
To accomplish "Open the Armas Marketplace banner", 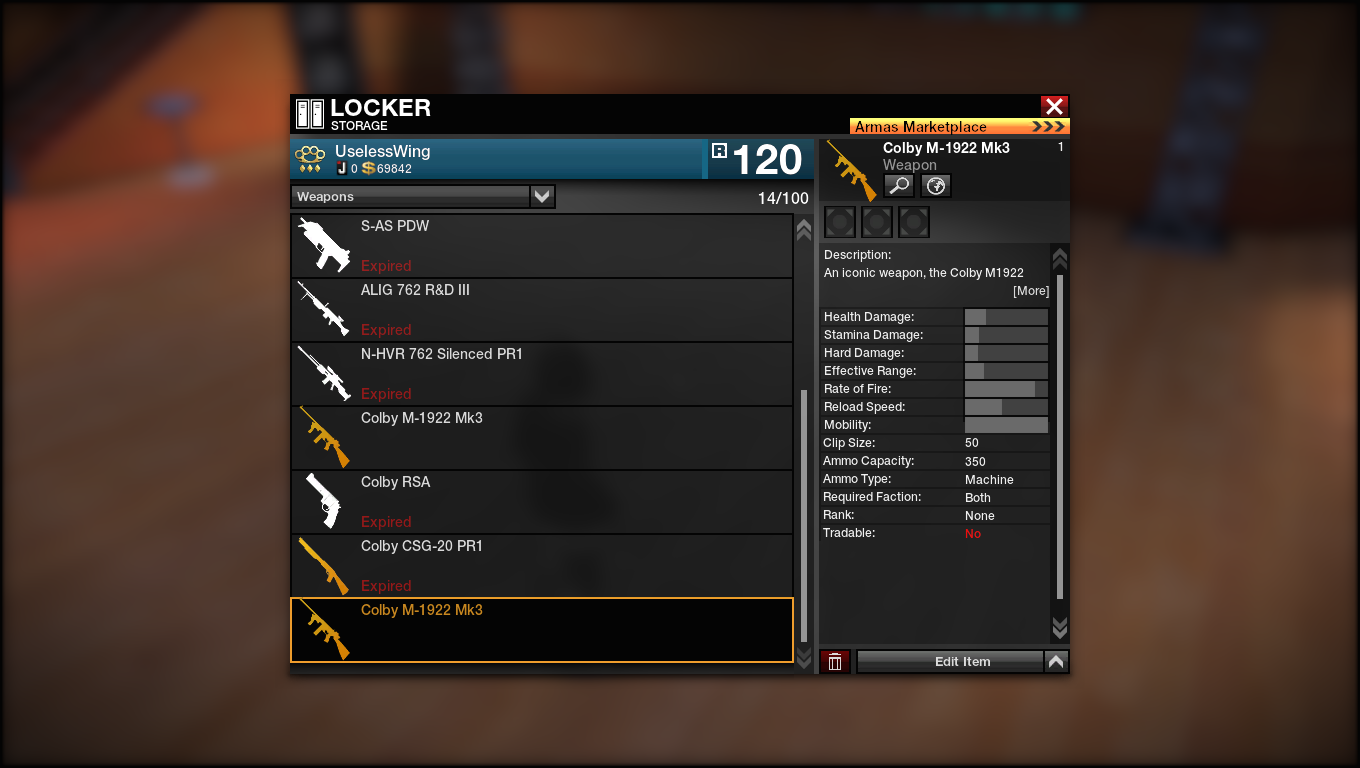I will (959, 127).
